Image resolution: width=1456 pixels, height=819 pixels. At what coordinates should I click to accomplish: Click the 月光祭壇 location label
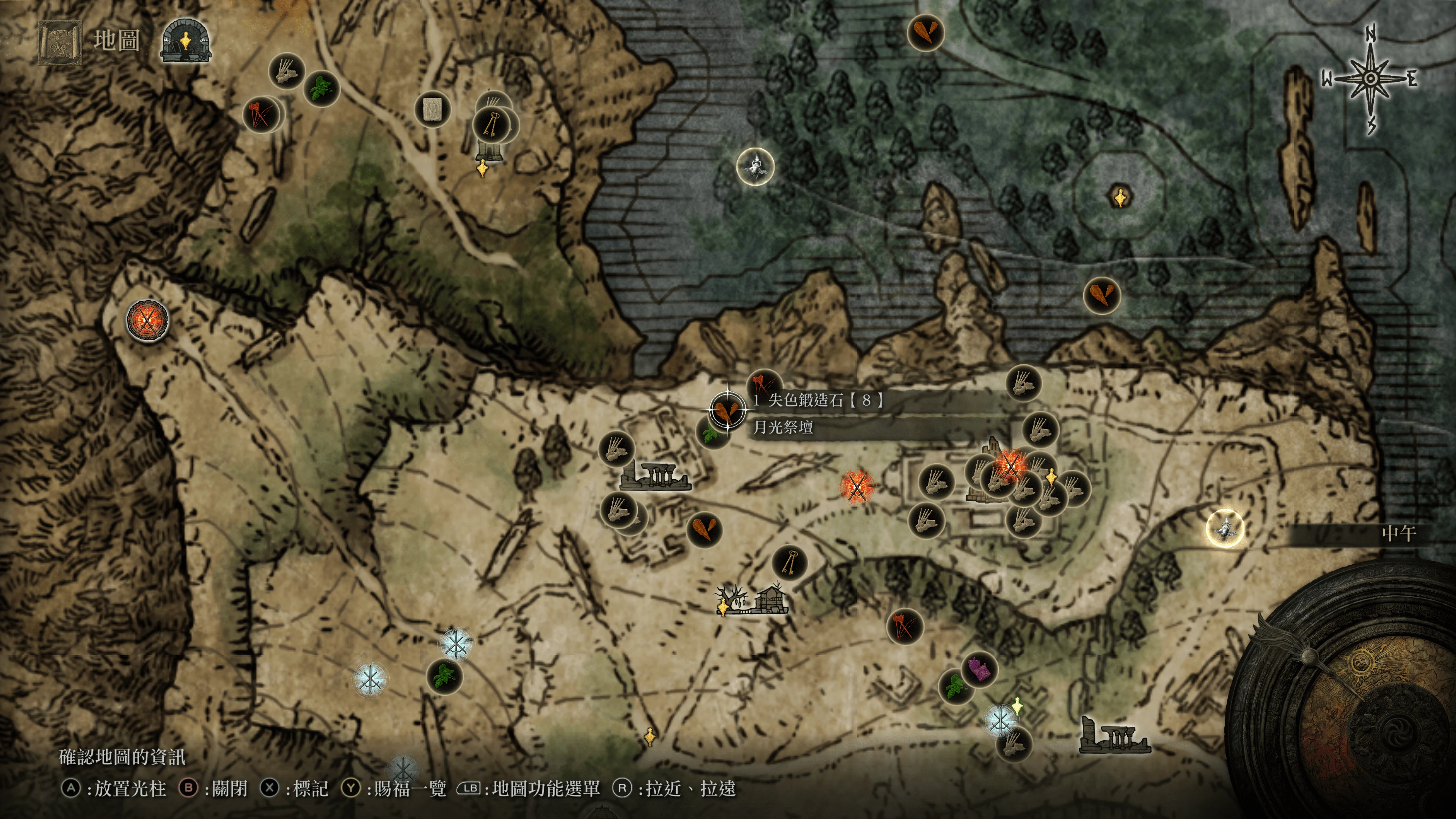783,427
